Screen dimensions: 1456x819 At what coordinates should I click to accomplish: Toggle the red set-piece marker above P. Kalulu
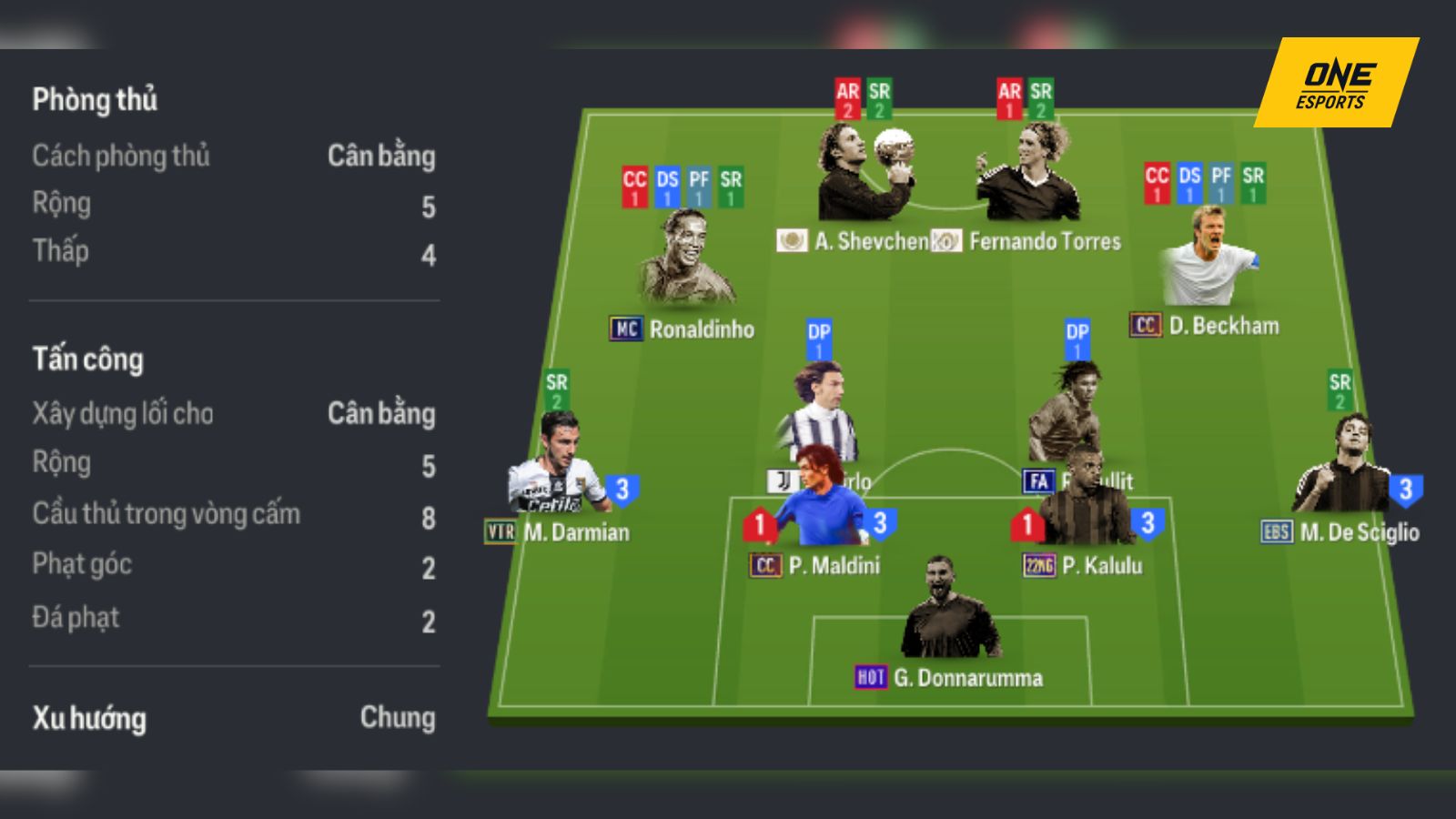pyautogui.click(x=1028, y=524)
